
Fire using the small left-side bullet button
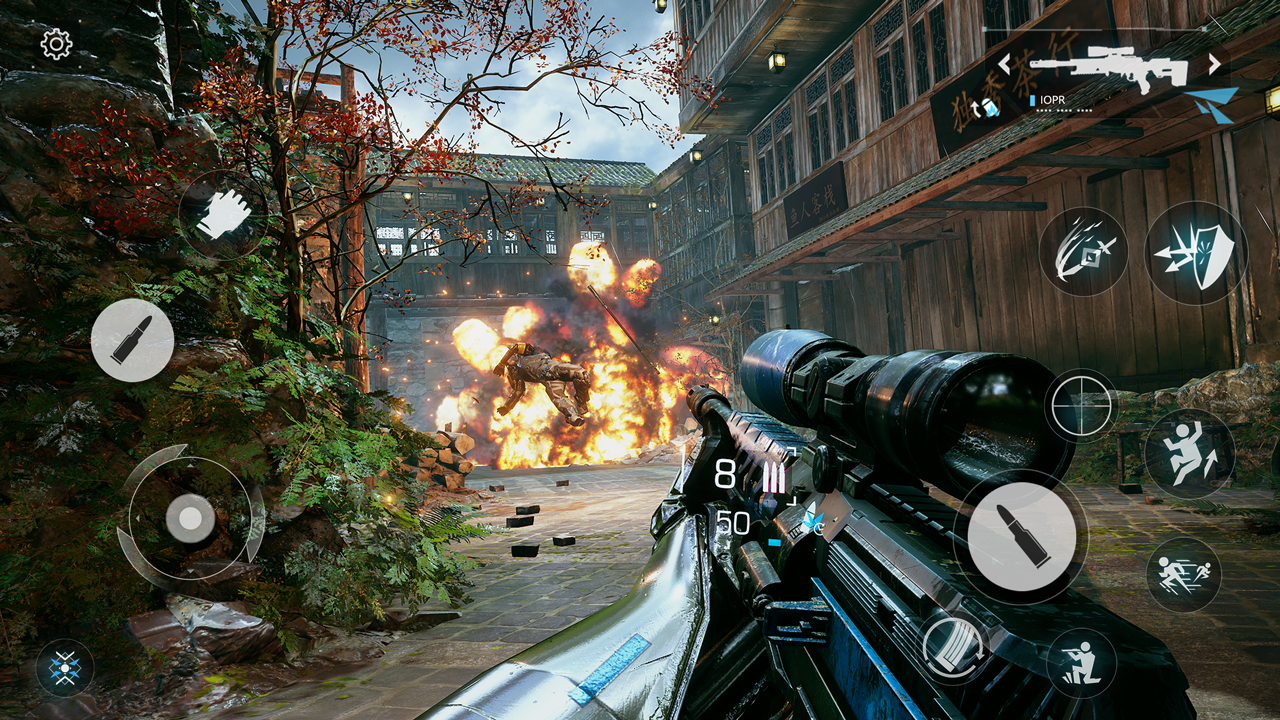(x=132, y=340)
